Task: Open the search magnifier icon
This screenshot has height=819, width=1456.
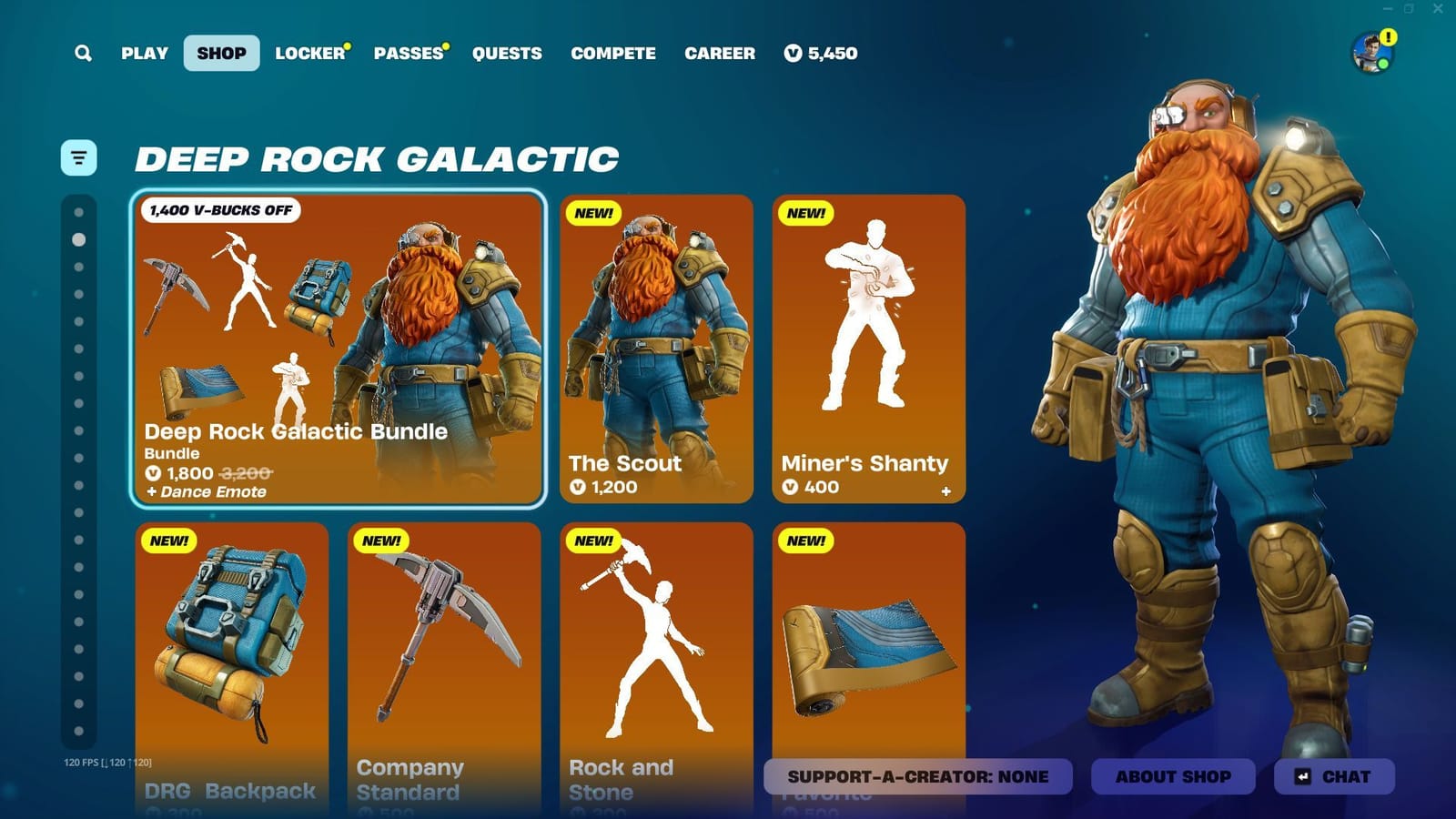Action: tap(83, 53)
